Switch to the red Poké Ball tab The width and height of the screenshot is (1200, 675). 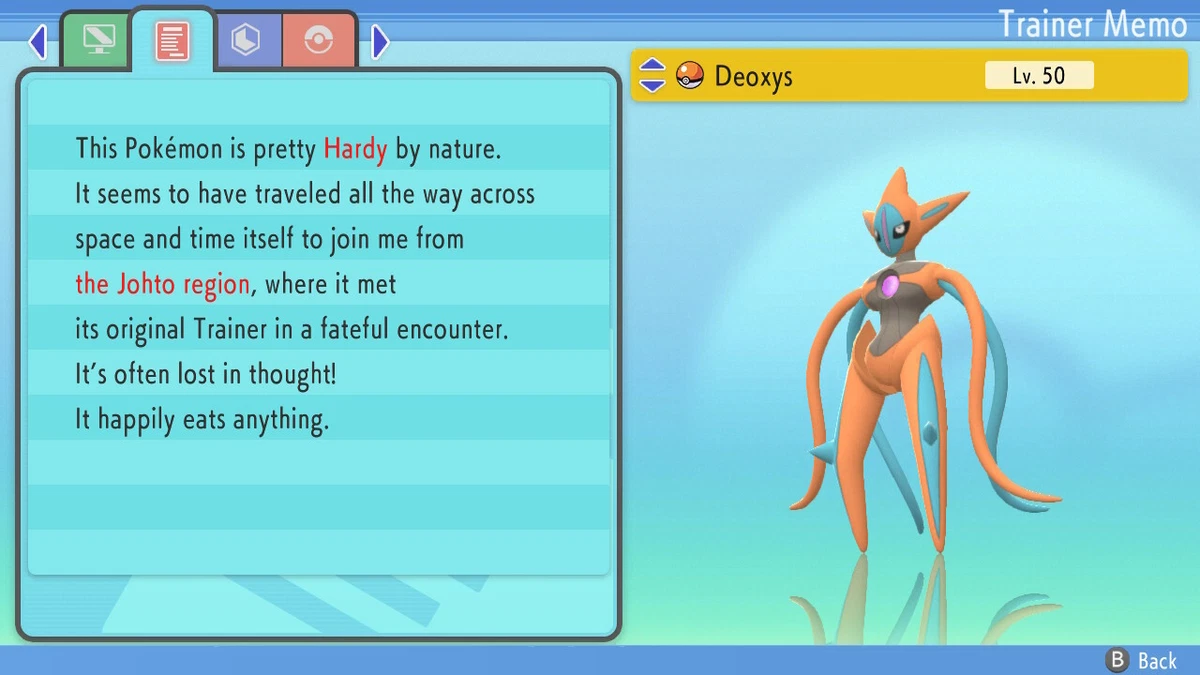[x=319, y=40]
